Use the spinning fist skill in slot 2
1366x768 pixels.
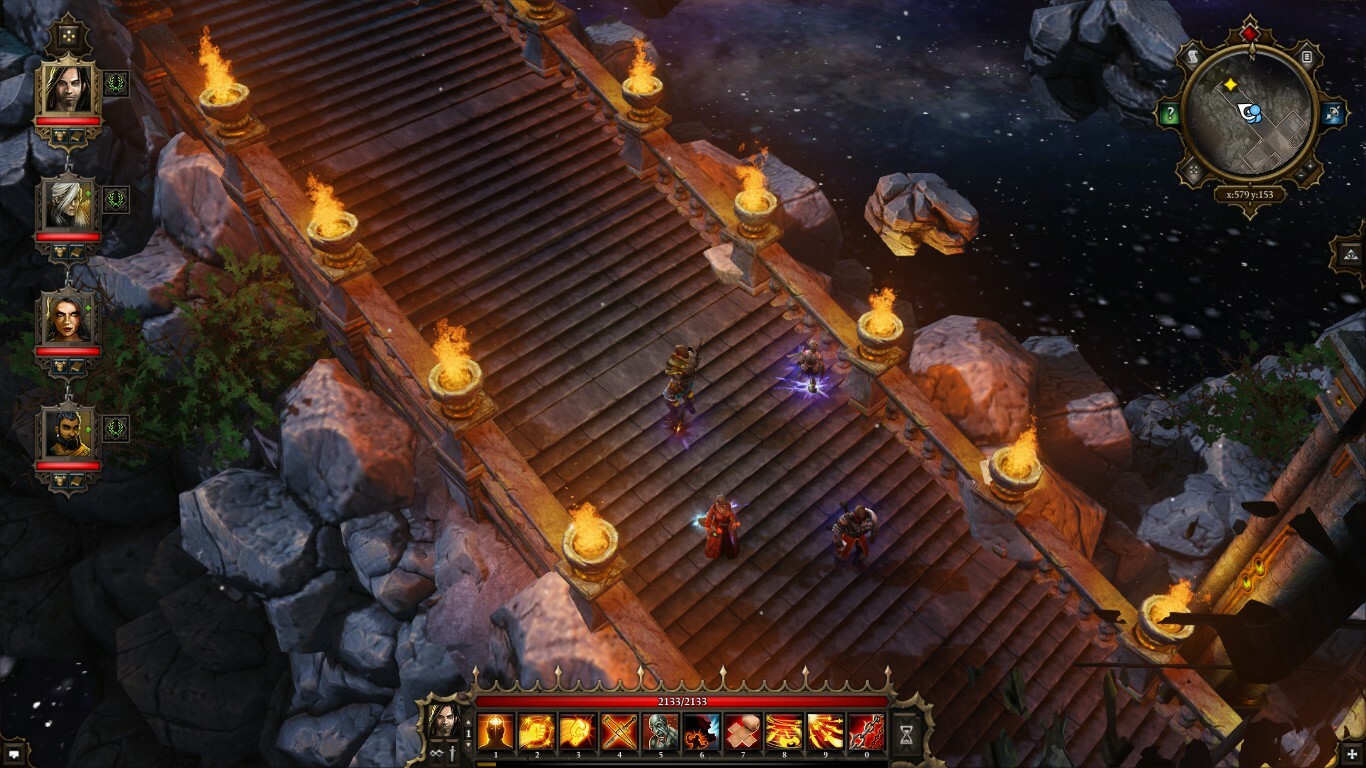536,732
